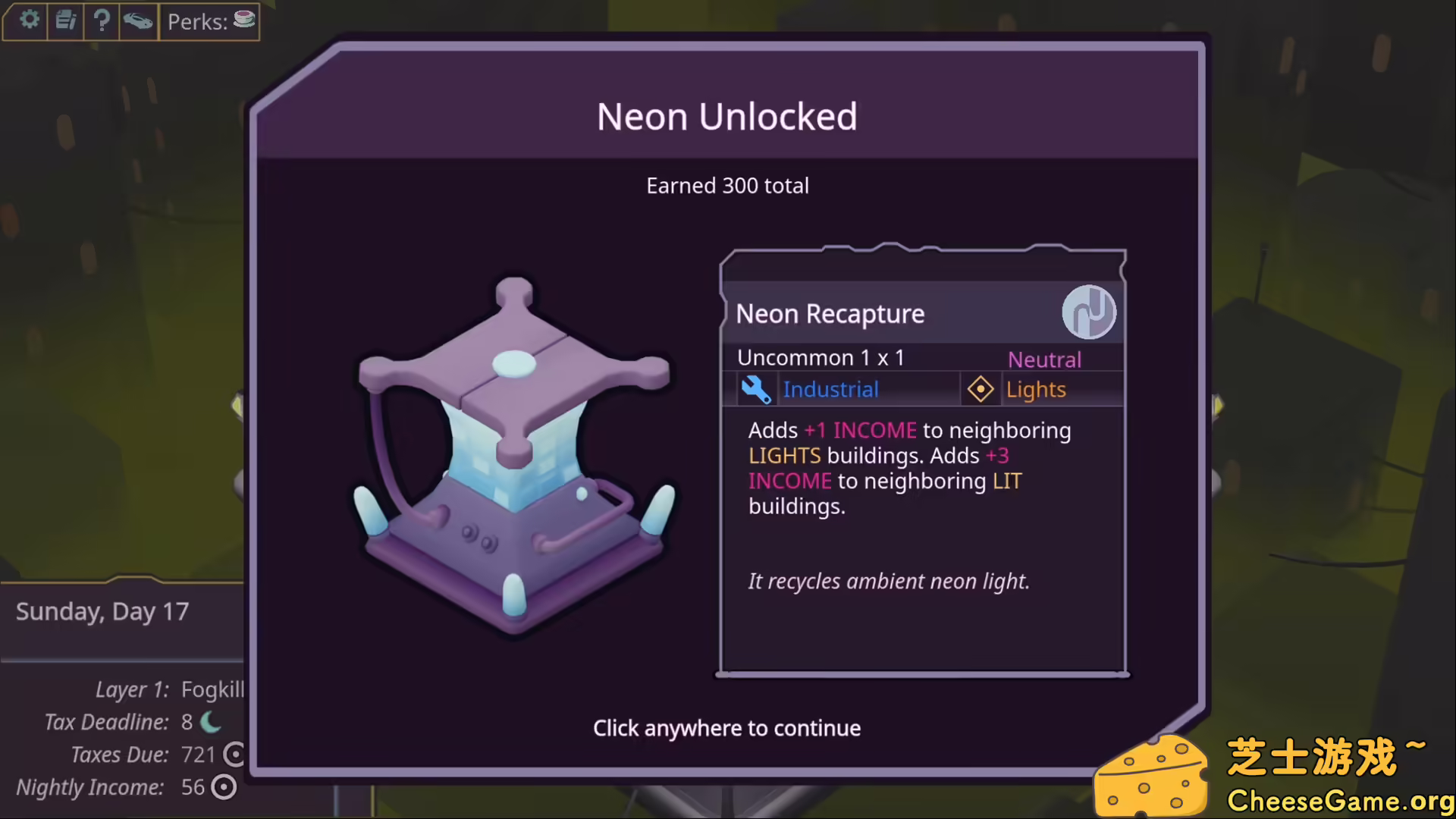Select the Industrial category tag
1456x819 pixels.
coord(830,389)
